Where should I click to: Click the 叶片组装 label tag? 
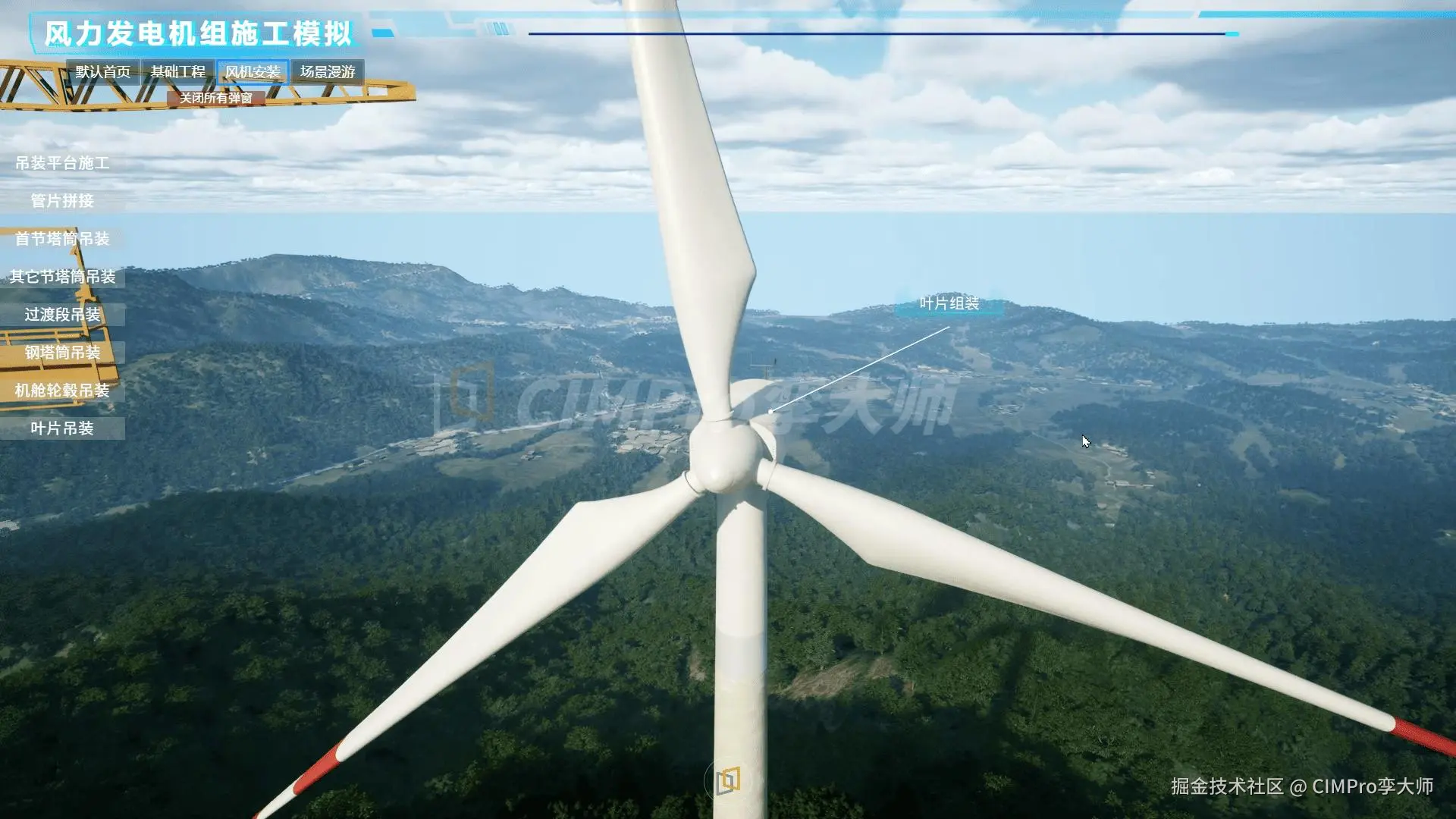point(949,304)
